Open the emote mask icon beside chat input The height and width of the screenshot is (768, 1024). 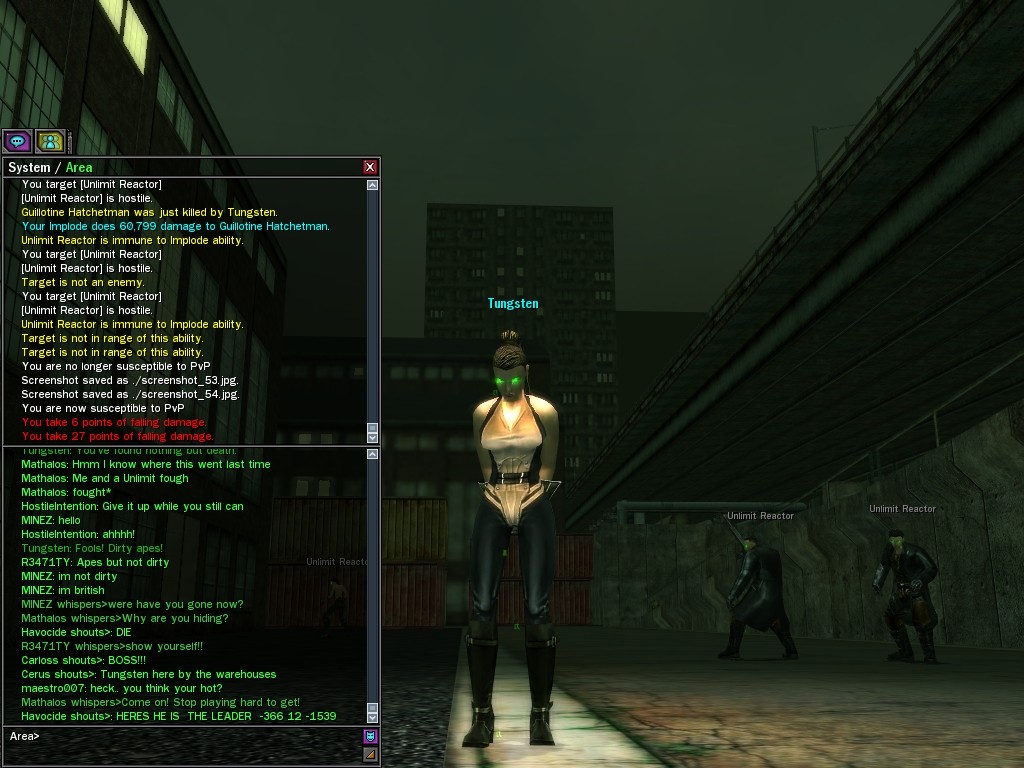(x=370, y=737)
